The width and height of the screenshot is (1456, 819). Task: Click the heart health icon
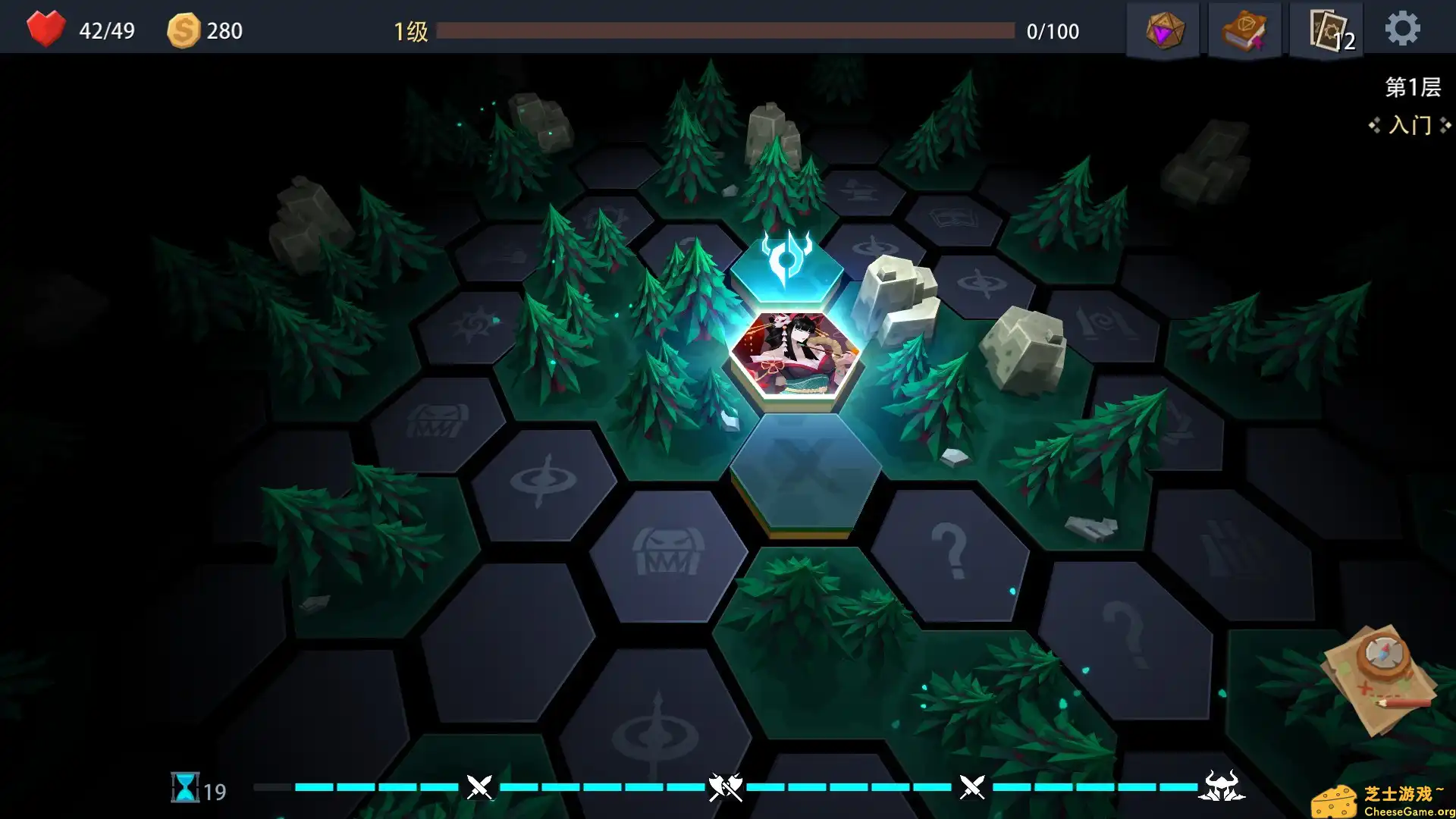(x=47, y=30)
